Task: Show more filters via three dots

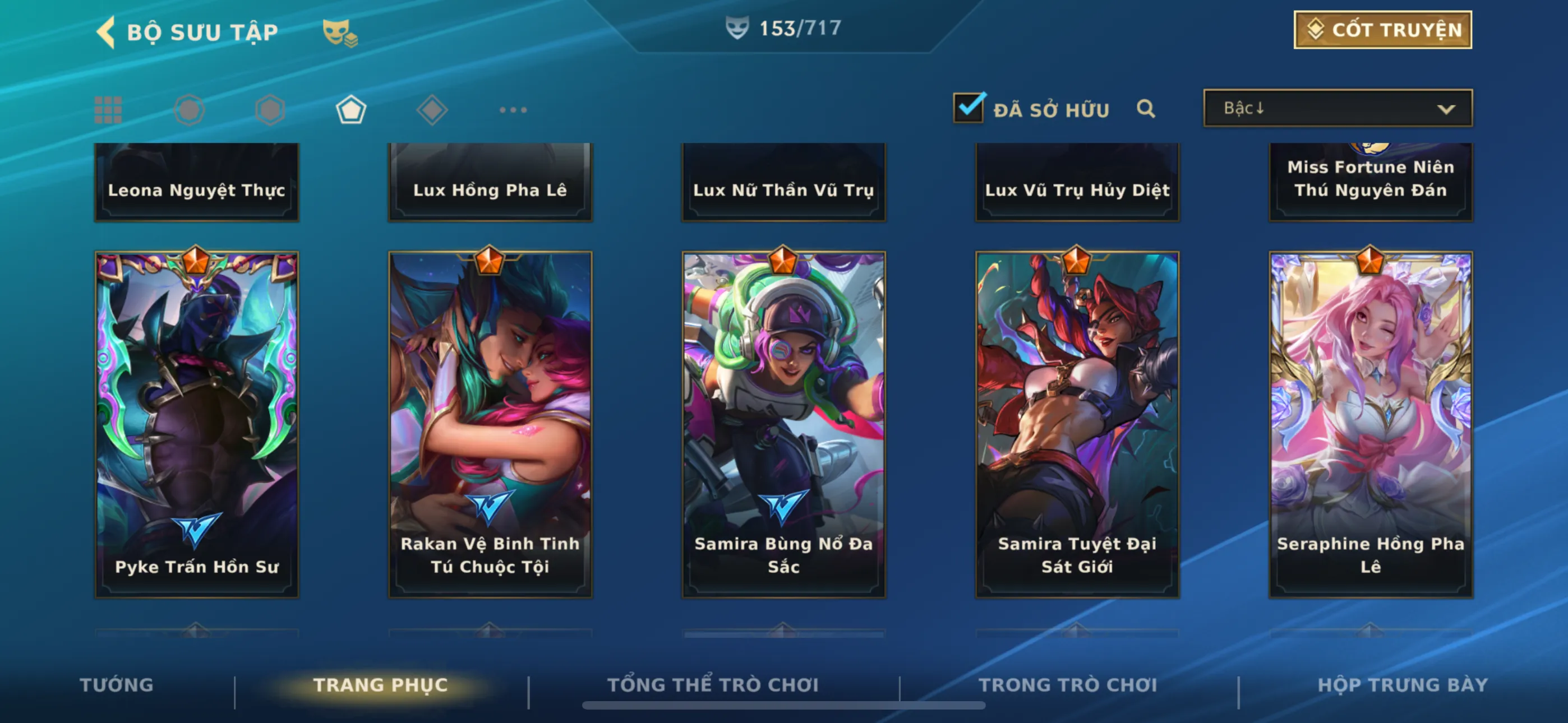Action: (x=513, y=110)
